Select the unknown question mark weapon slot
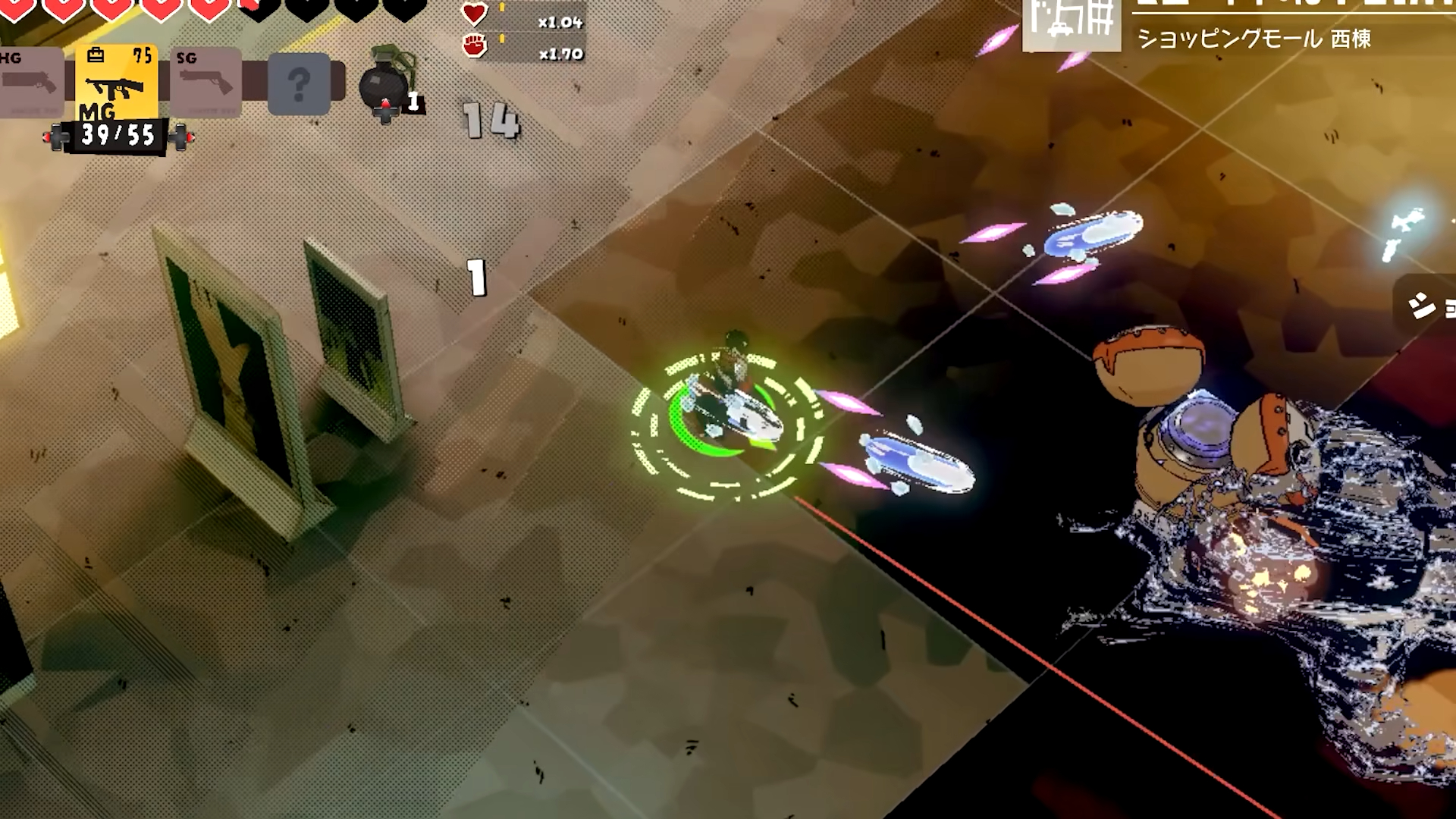Viewport: 1456px width, 819px height. (x=300, y=83)
